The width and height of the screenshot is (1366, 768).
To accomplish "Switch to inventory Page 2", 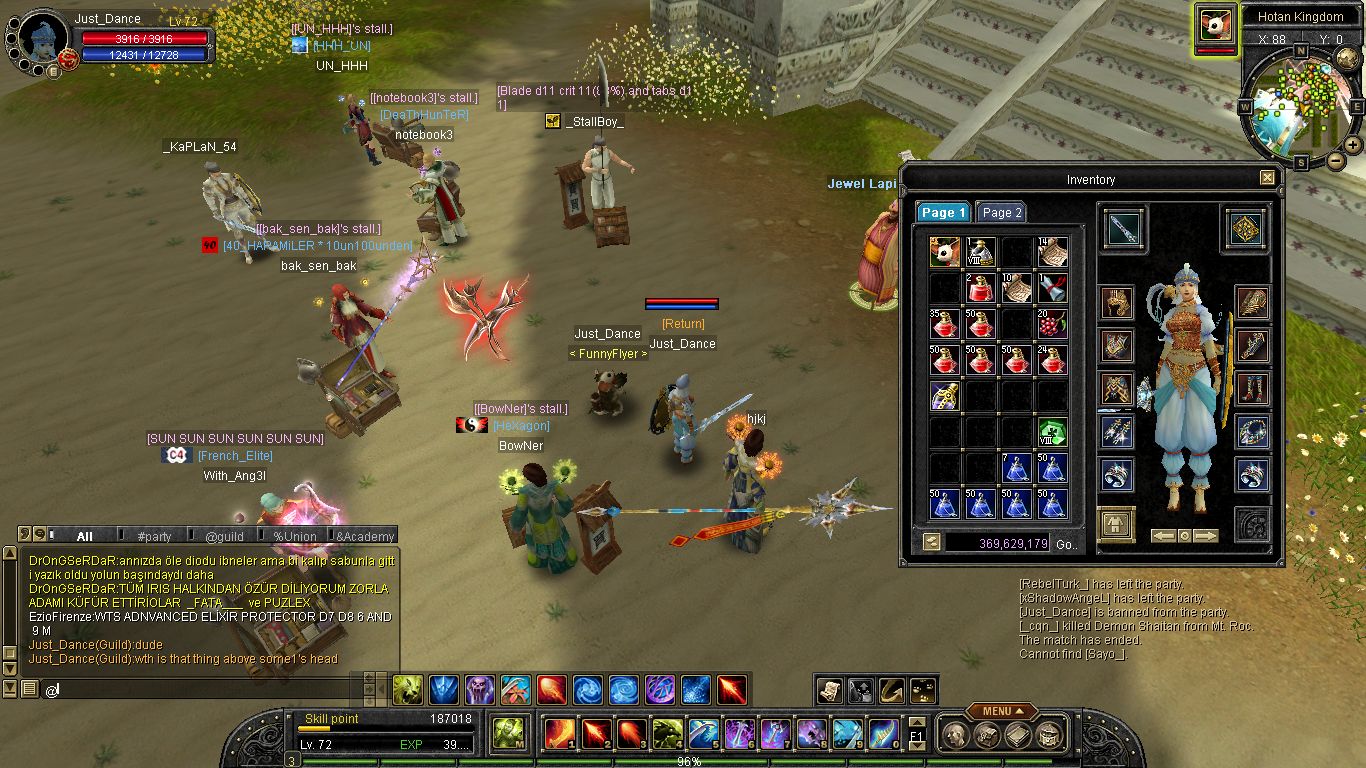I will click(x=1001, y=212).
